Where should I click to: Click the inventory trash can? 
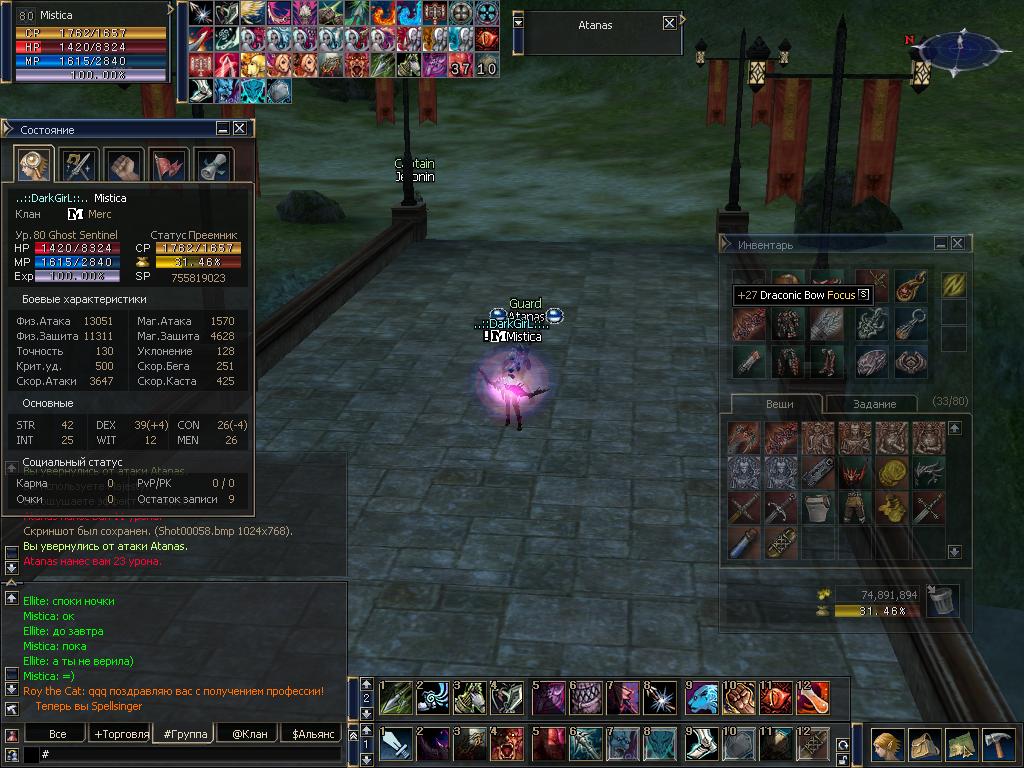[x=941, y=600]
